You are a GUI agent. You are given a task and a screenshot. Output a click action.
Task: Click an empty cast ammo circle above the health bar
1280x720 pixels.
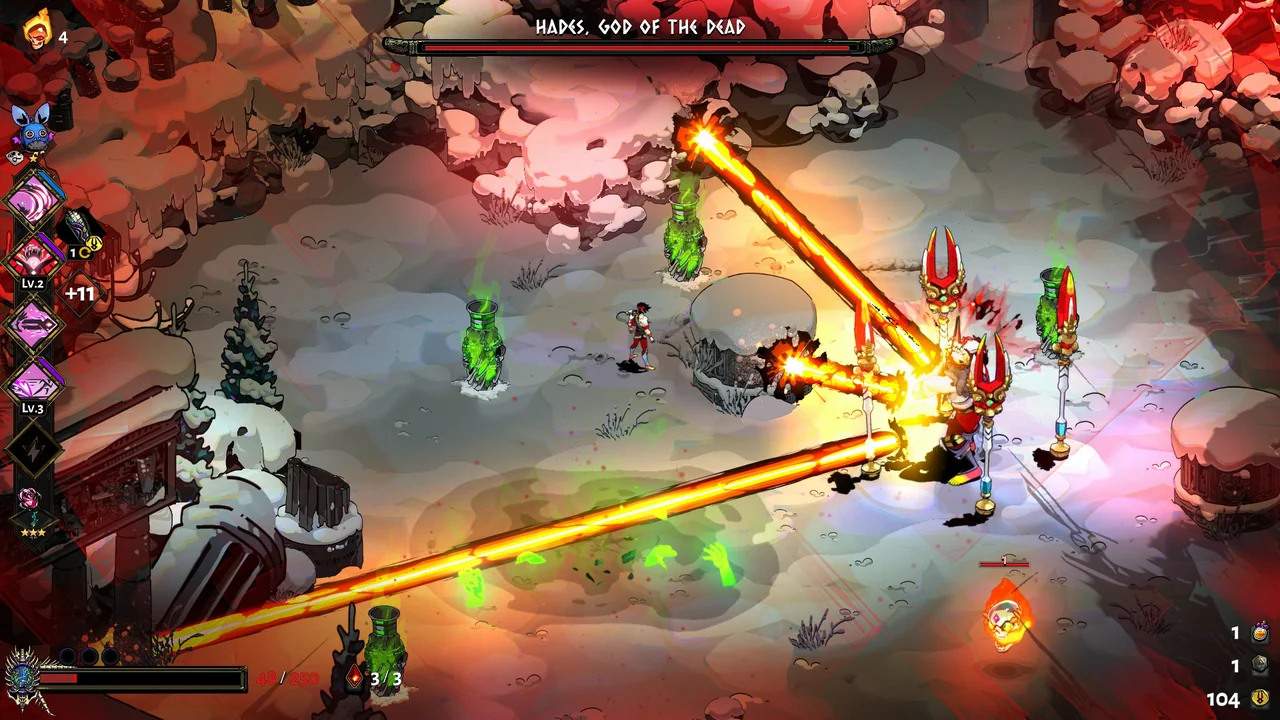point(68,656)
